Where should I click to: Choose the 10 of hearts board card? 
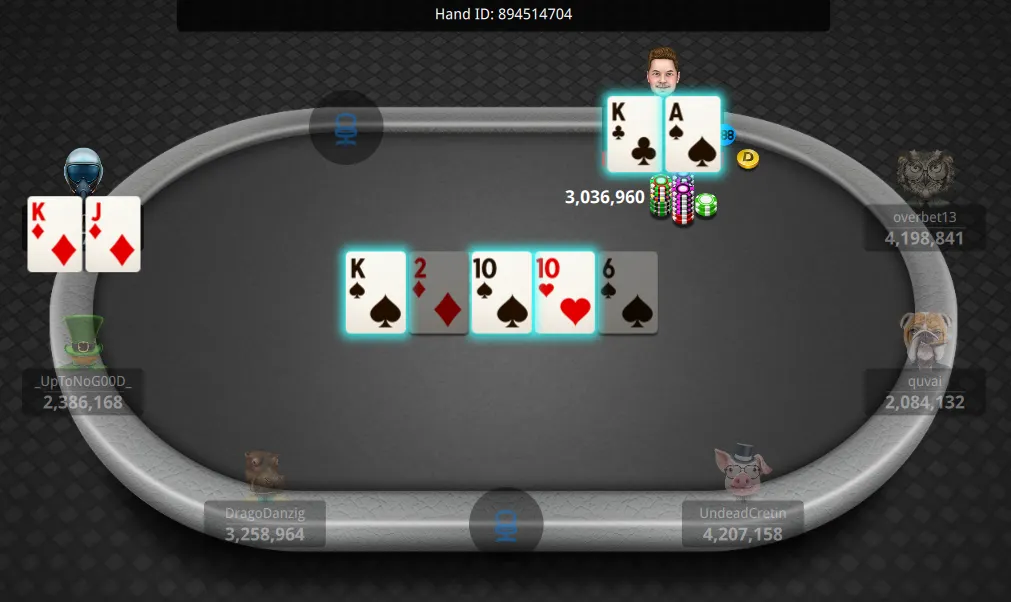tap(565, 292)
